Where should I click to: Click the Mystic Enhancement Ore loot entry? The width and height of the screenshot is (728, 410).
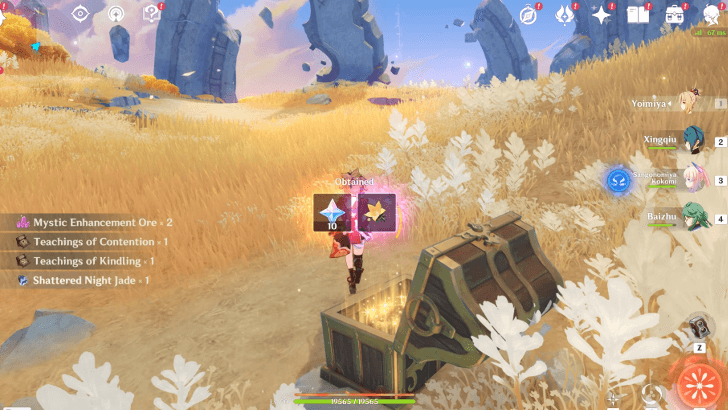[95, 222]
